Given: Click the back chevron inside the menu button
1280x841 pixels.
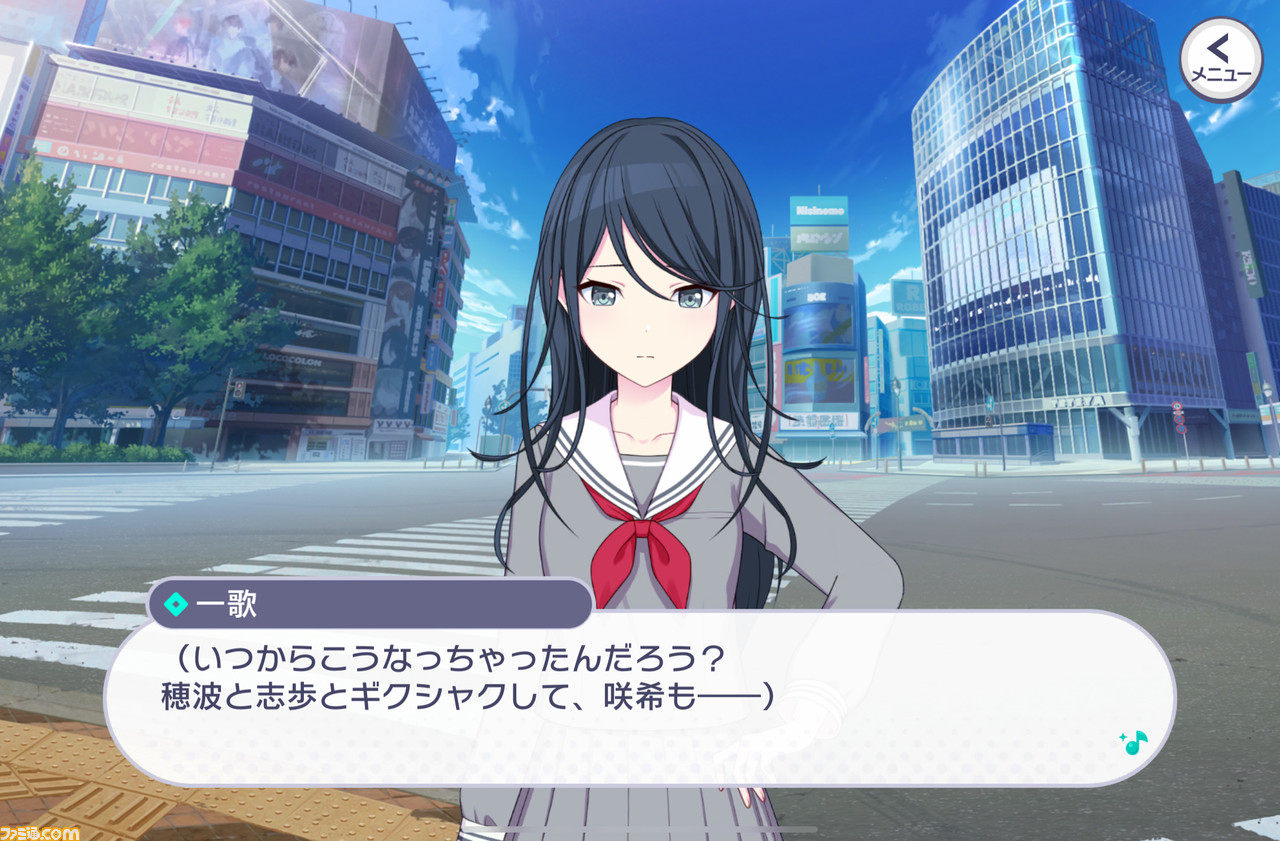Looking at the screenshot, I should pyautogui.click(x=1218, y=48).
